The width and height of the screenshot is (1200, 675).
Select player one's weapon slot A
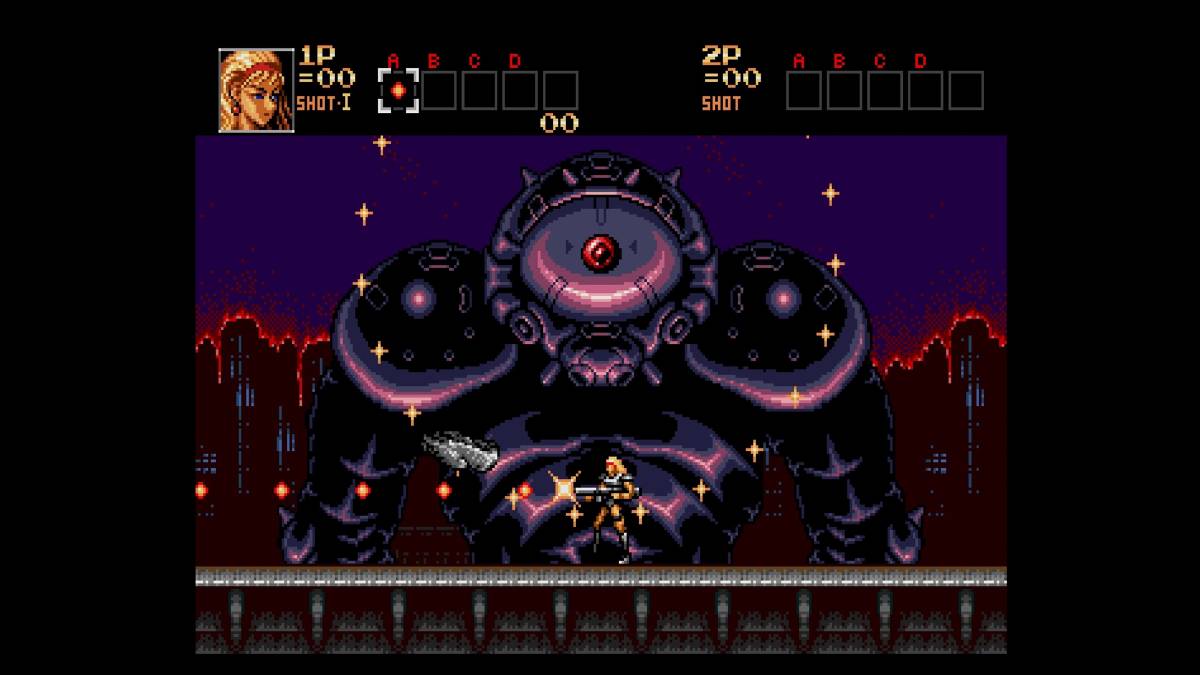point(397,91)
